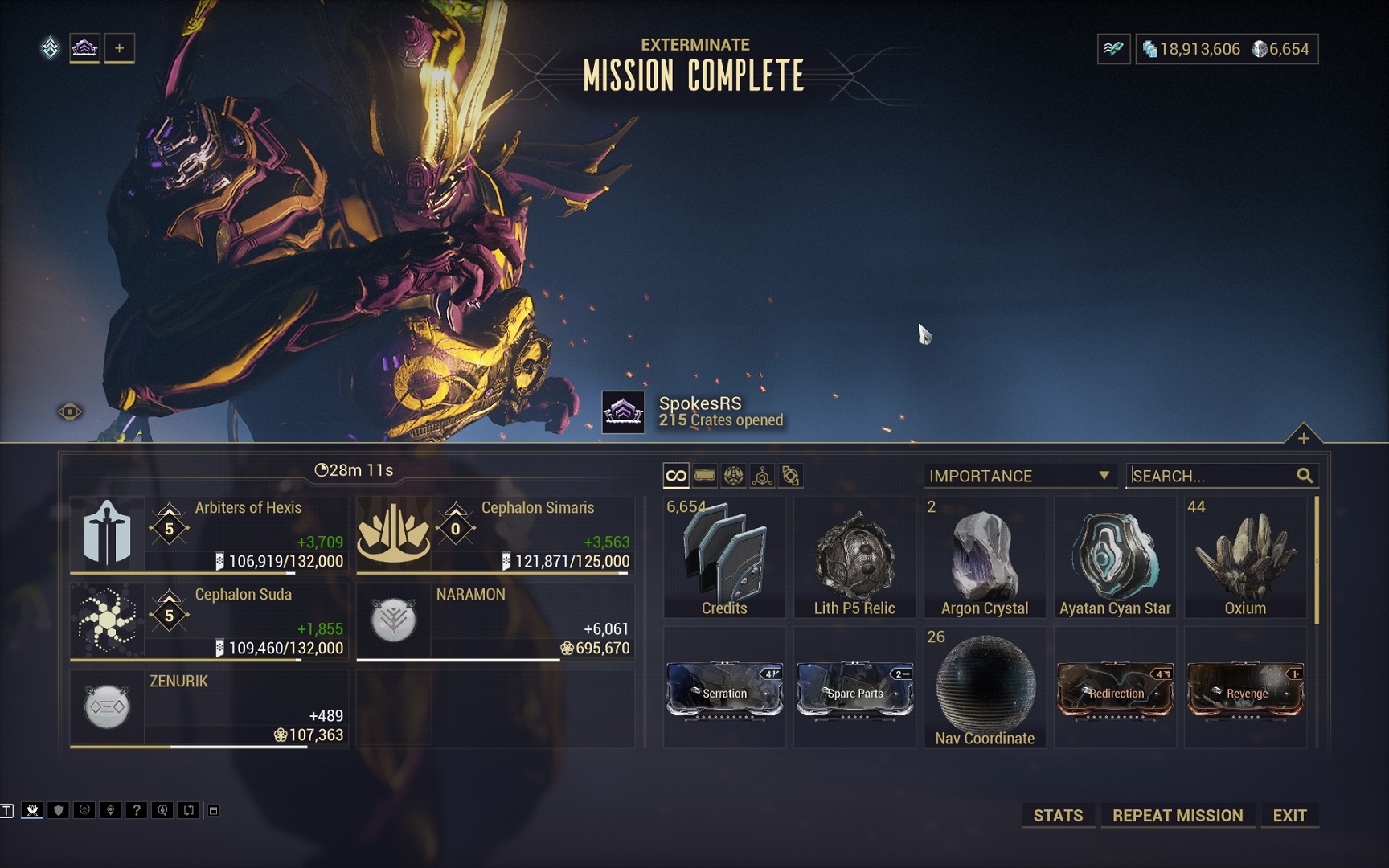The height and width of the screenshot is (868, 1389).
Task: Inspect the Redirection mod card
Action: [1115, 689]
